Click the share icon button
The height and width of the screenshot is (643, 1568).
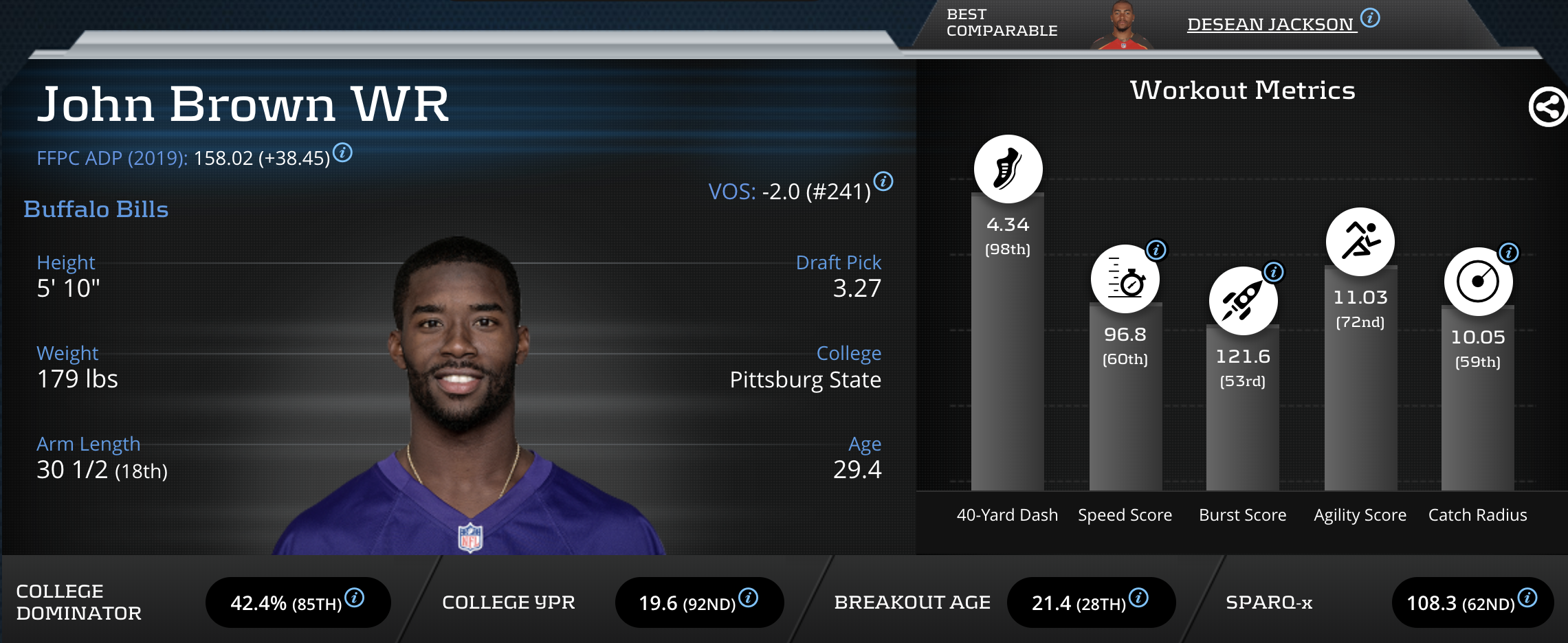click(x=1547, y=107)
